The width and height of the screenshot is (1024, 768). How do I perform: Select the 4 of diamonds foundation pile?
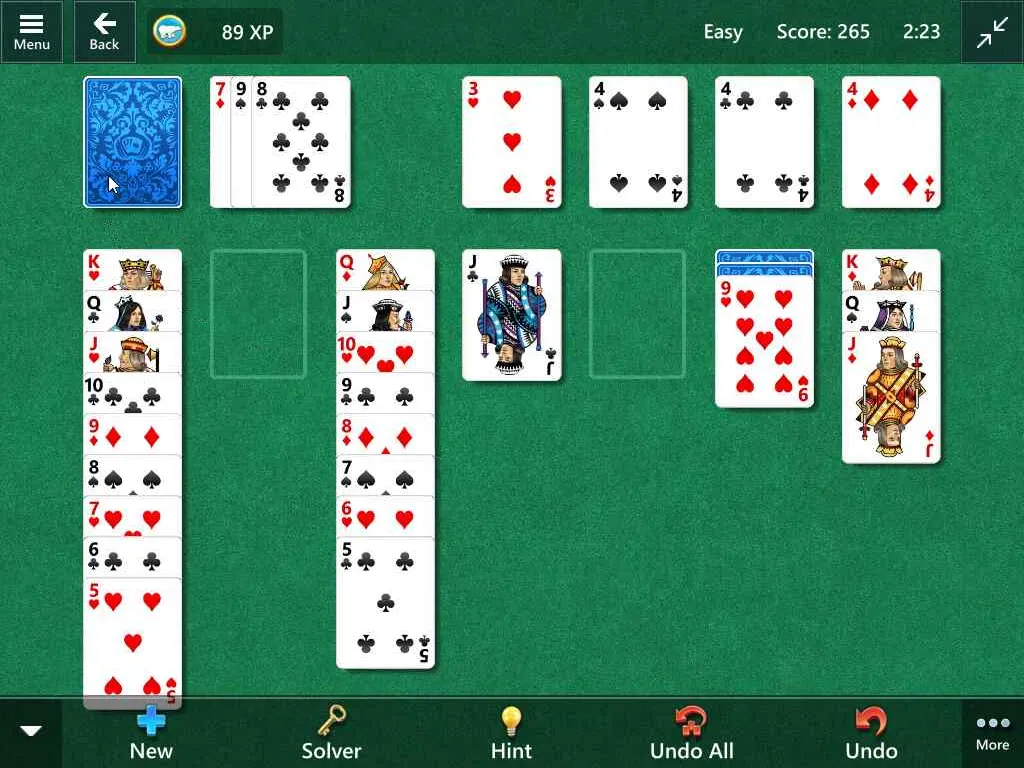click(891, 142)
